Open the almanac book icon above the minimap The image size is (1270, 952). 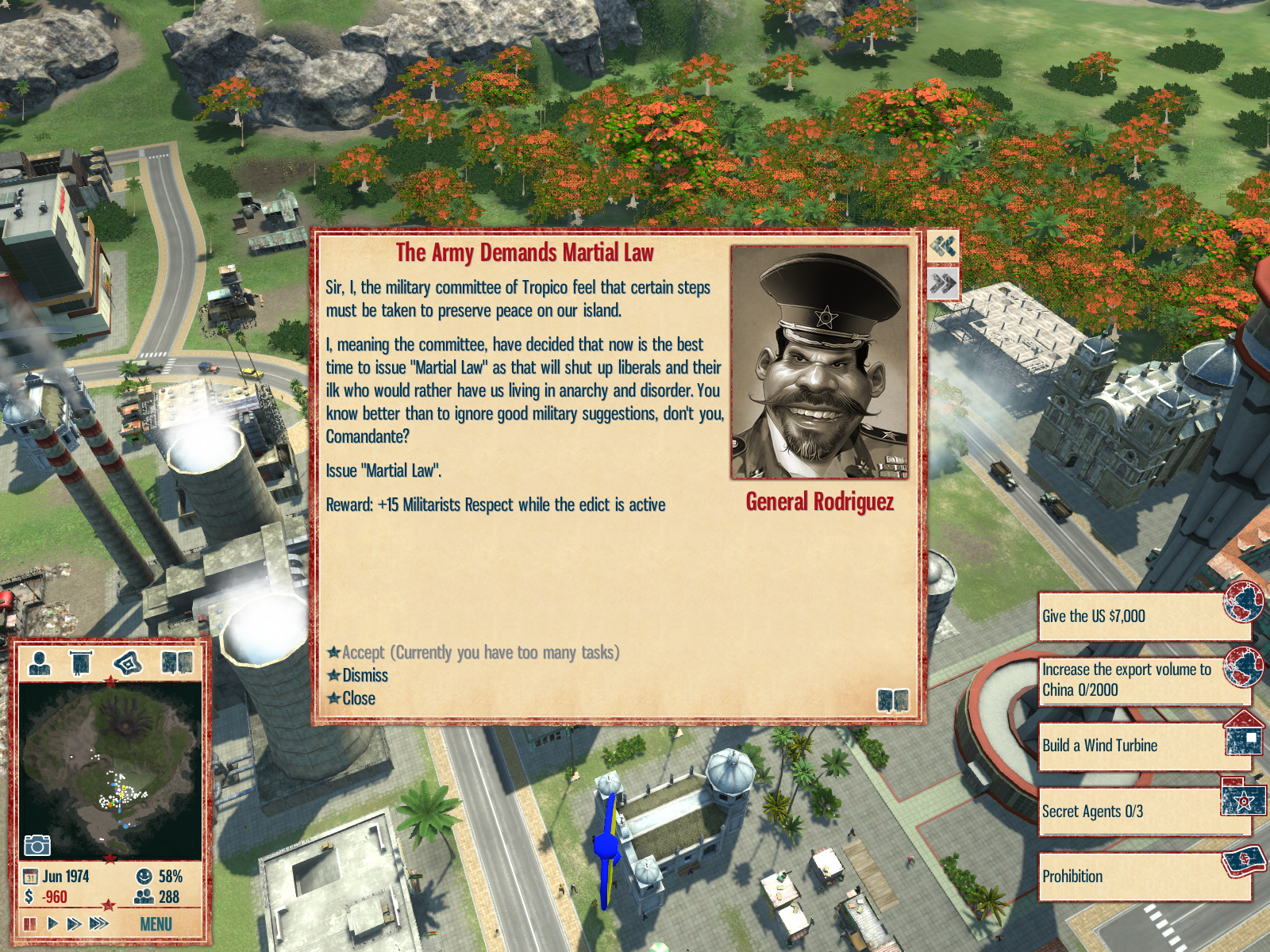pos(177,662)
